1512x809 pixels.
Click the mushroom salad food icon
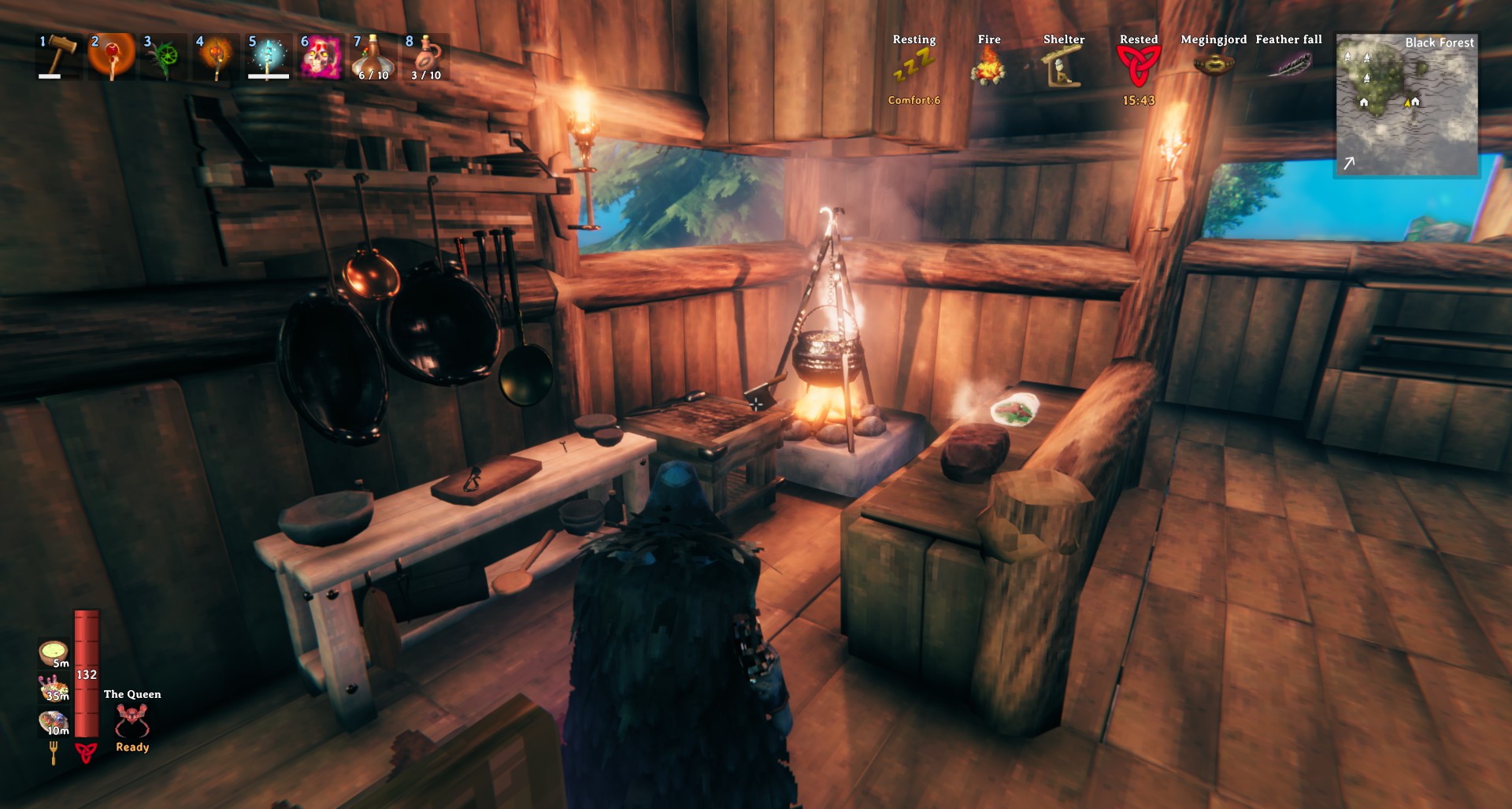54,687
